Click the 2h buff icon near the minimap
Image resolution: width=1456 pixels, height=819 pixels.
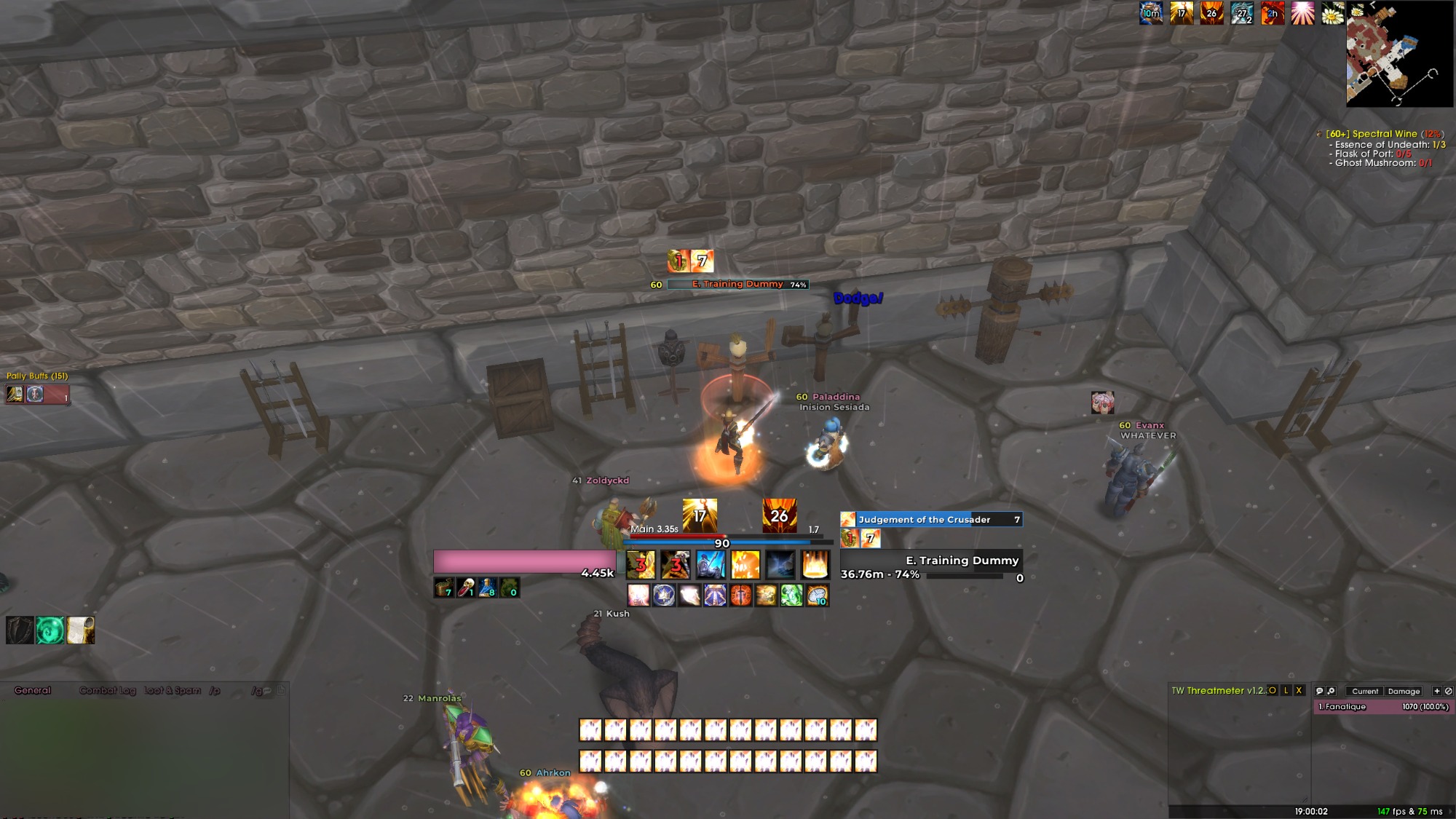(x=1273, y=12)
